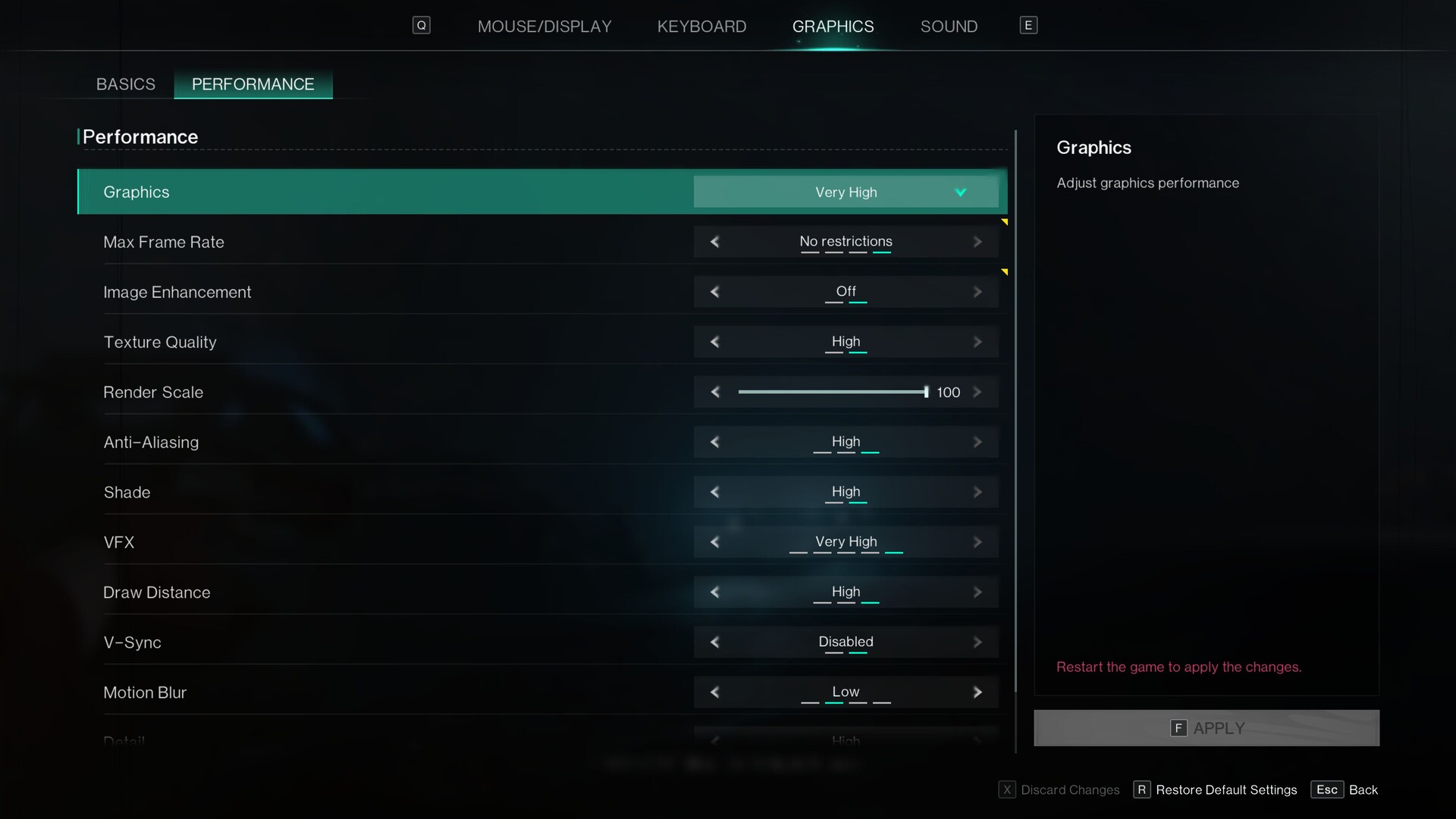Increase Motion Blur with the right arrow

pos(977,692)
